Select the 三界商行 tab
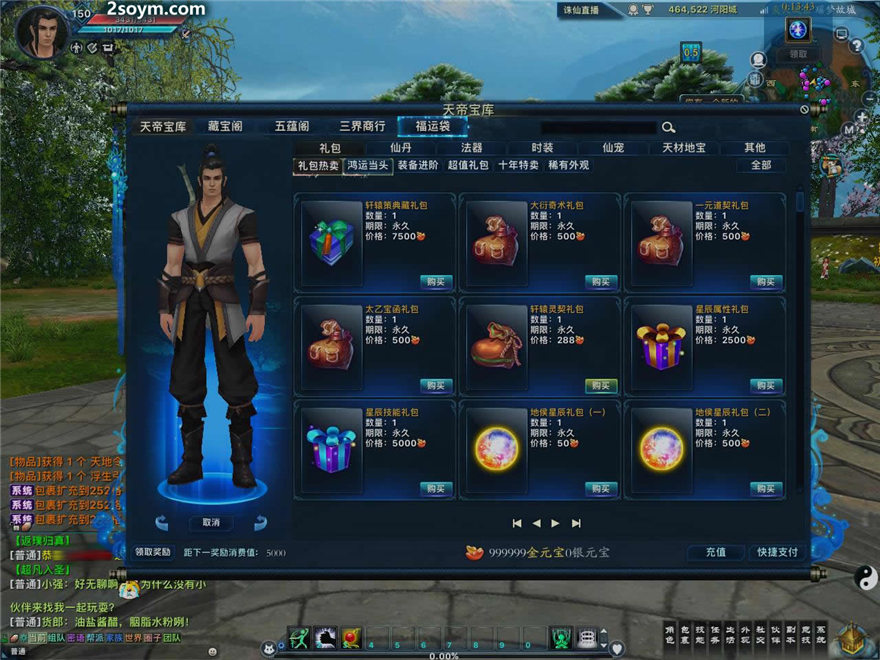 [362, 127]
